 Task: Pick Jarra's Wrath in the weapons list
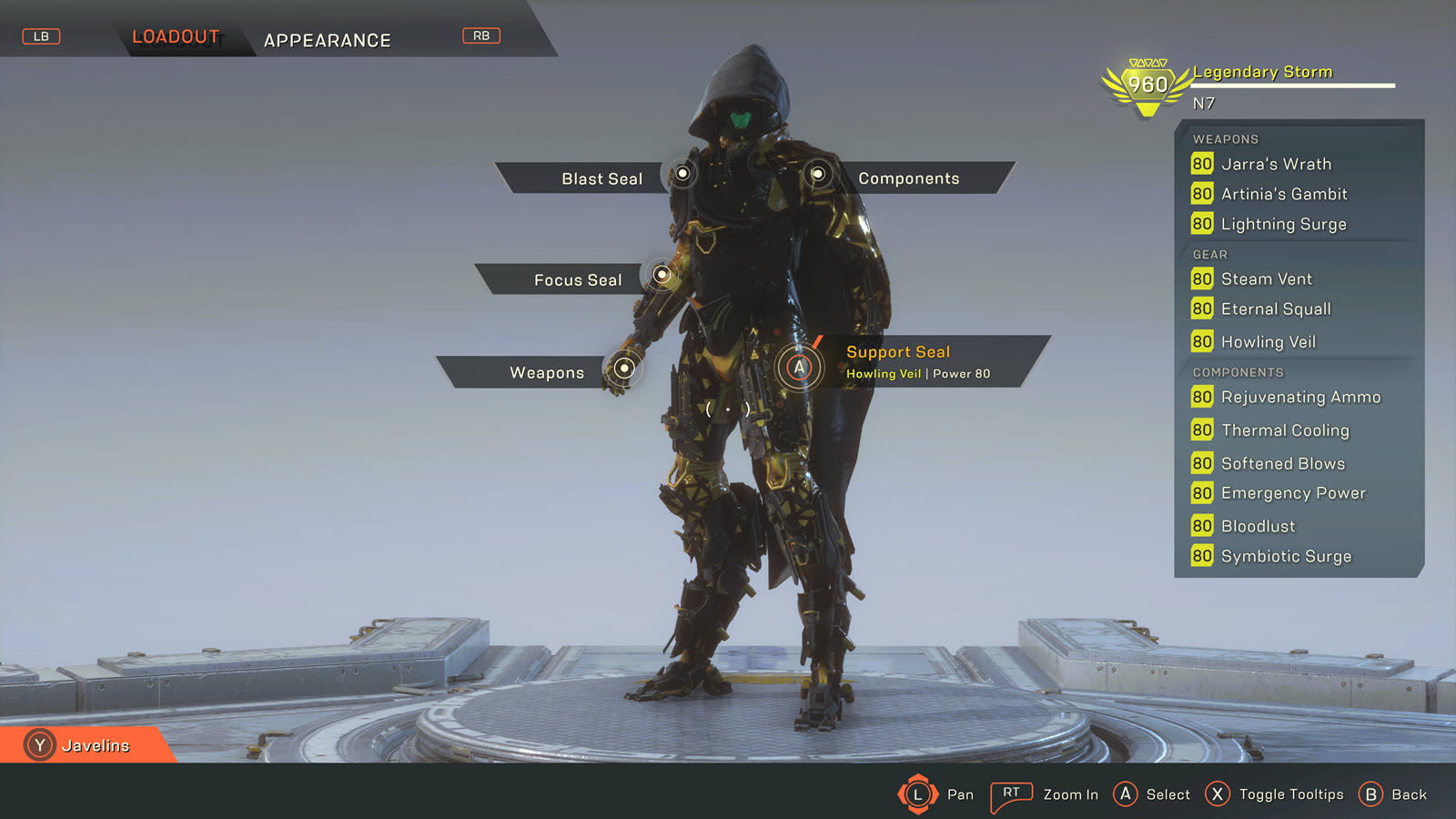(x=1275, y=164)
